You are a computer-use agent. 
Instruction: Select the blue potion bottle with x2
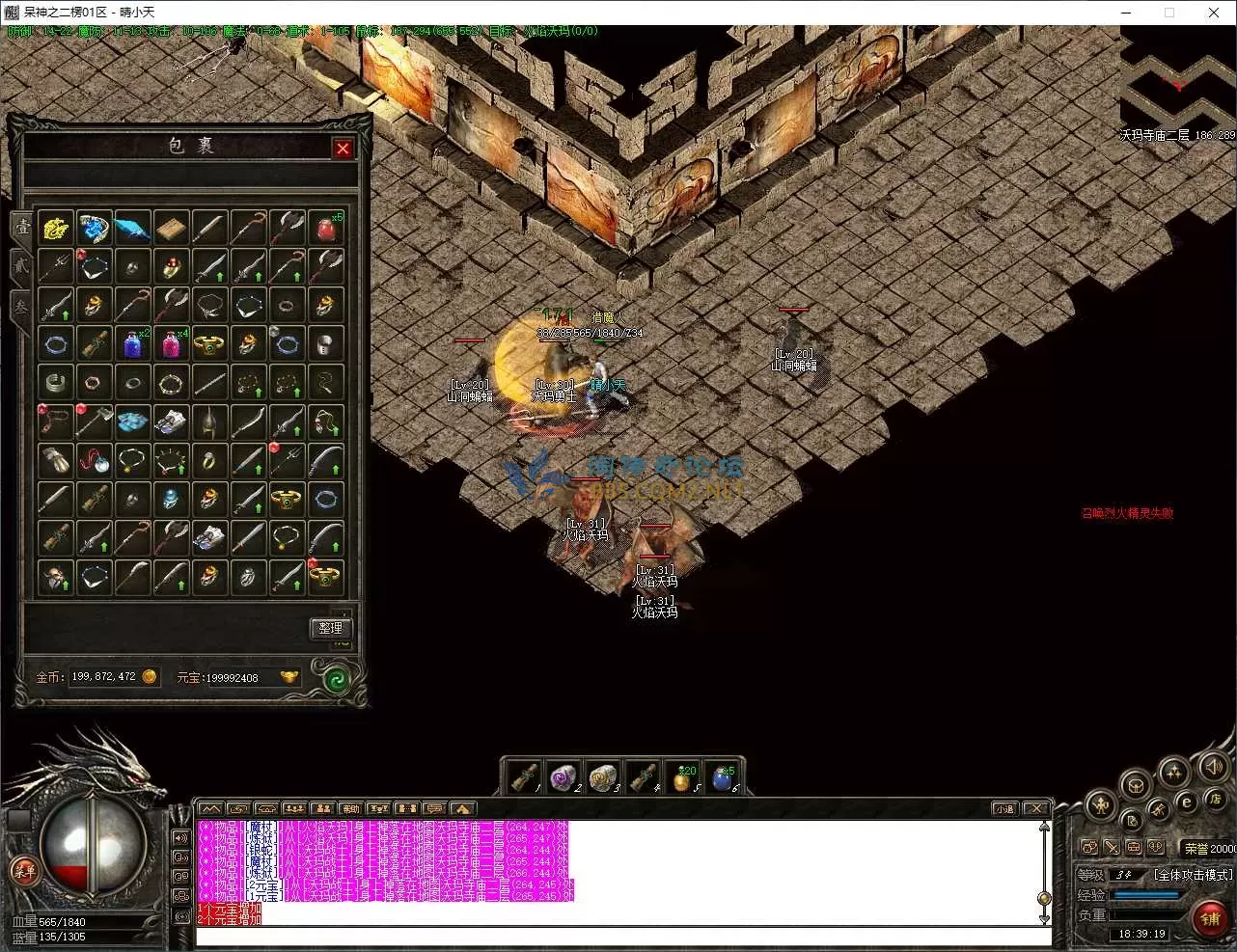point(132,342)
